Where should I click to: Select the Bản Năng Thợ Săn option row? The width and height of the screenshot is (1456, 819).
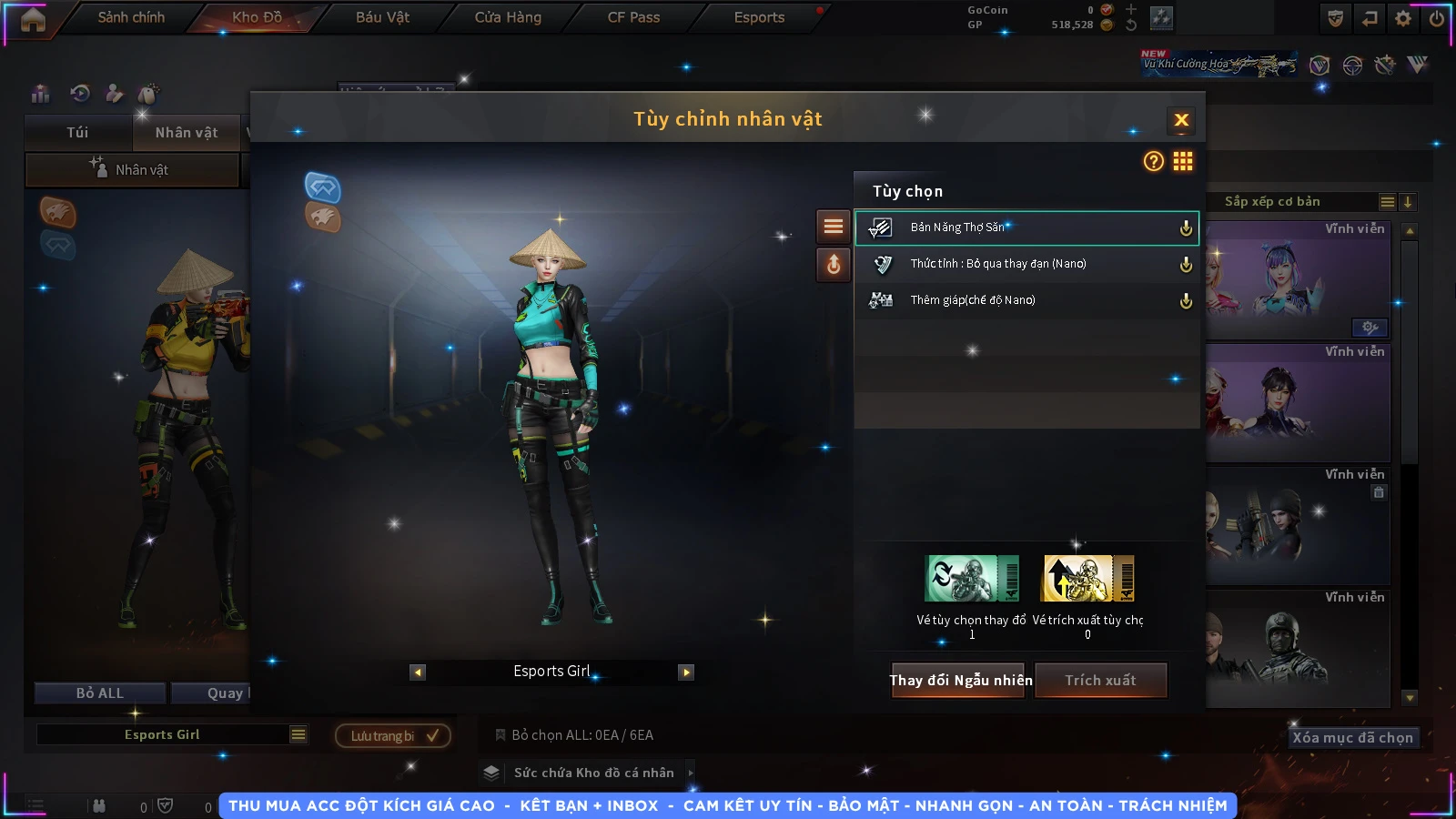tap(1026, 227)
